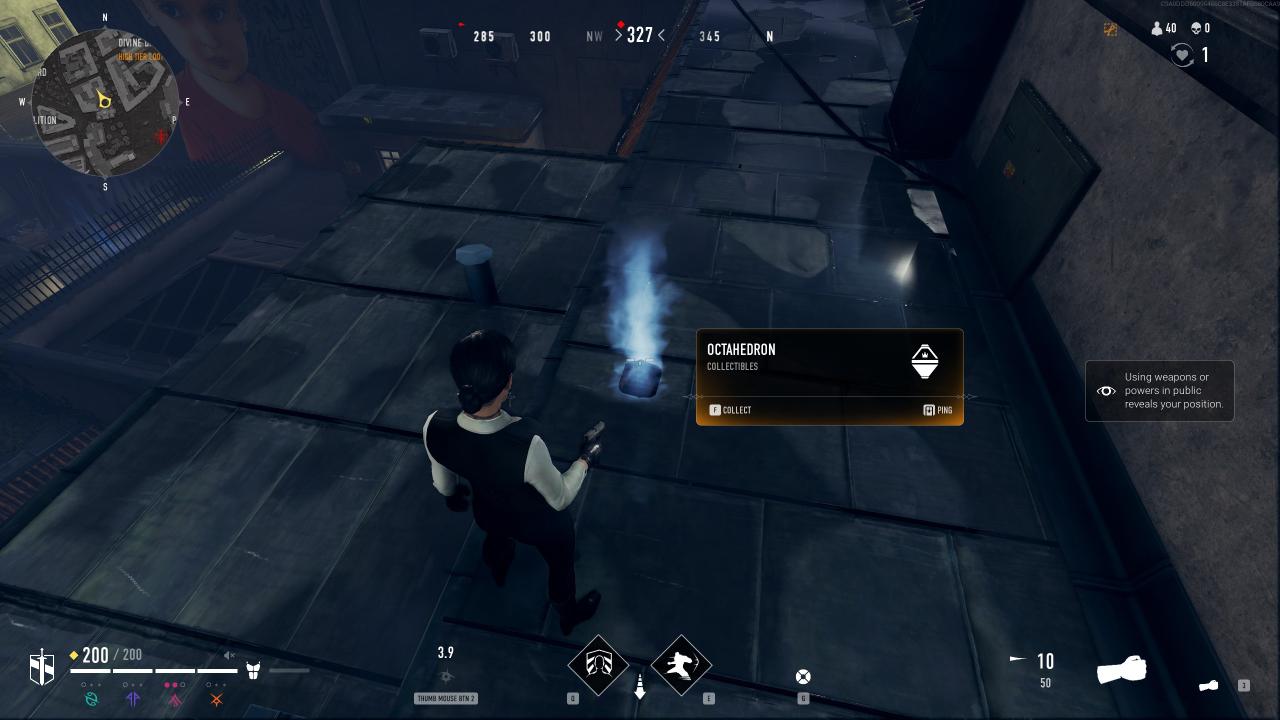The image size is (1280, 720).
Task: Activate the running archer ability diamond
Action: 681,664
